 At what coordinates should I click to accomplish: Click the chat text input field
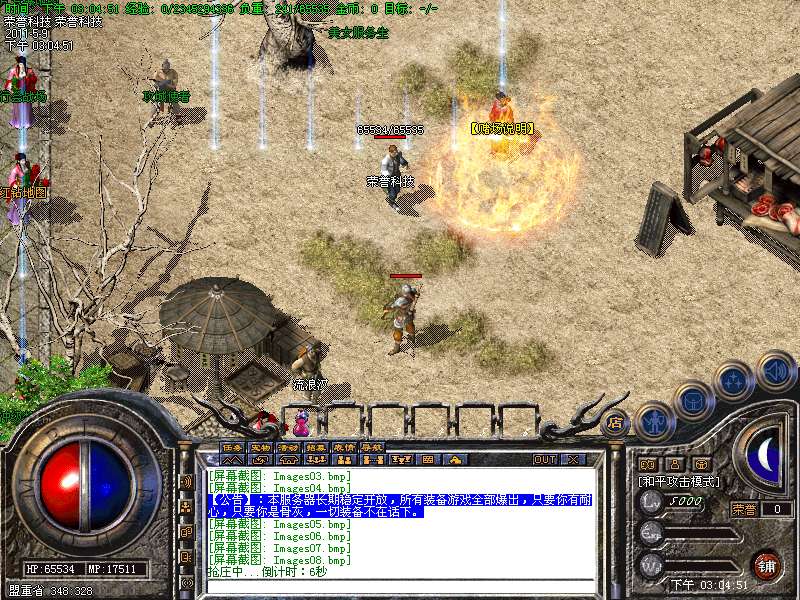click(x=400, y=585)
